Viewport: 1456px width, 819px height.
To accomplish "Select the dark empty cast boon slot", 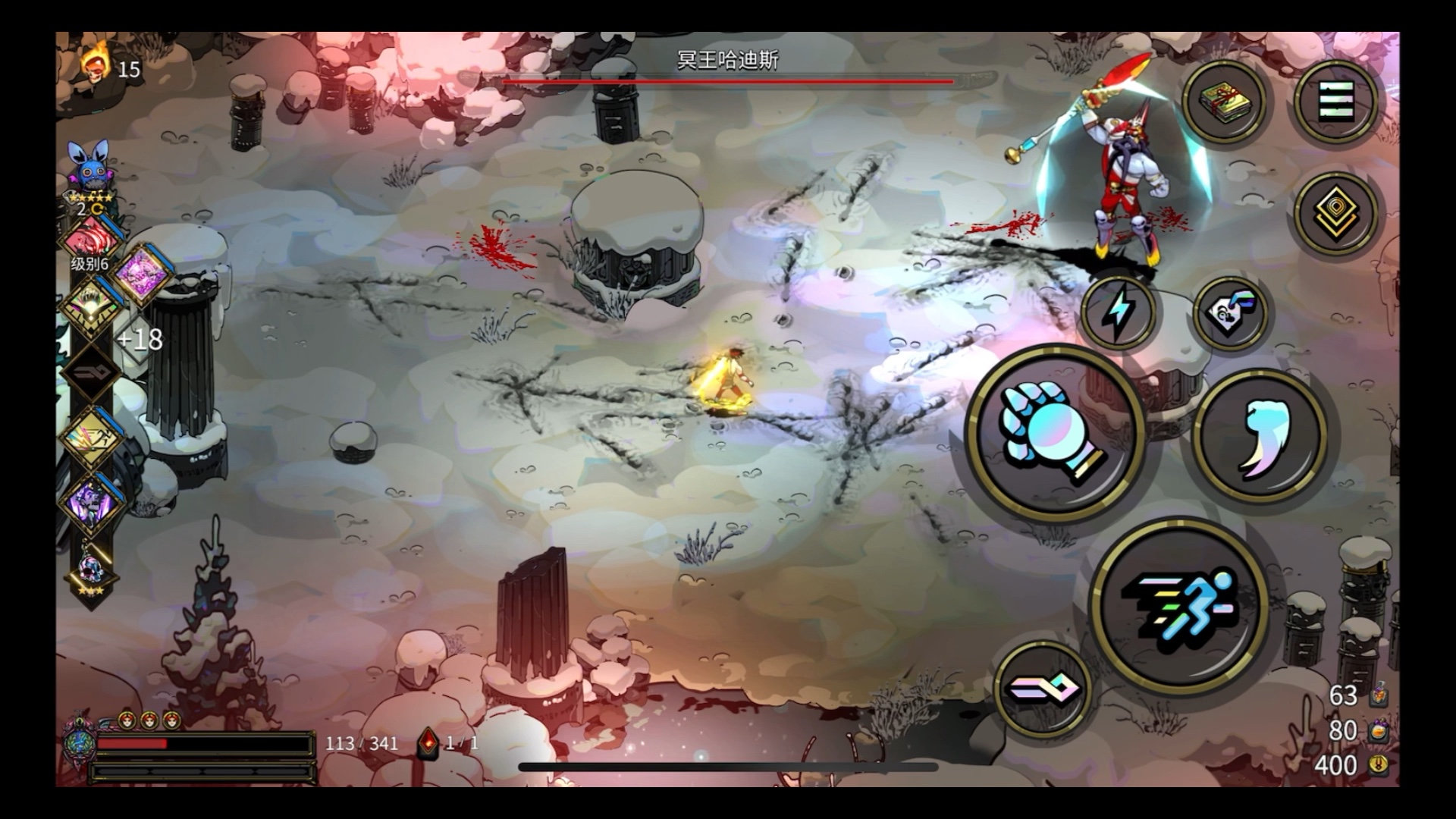I will pos(91,372).
